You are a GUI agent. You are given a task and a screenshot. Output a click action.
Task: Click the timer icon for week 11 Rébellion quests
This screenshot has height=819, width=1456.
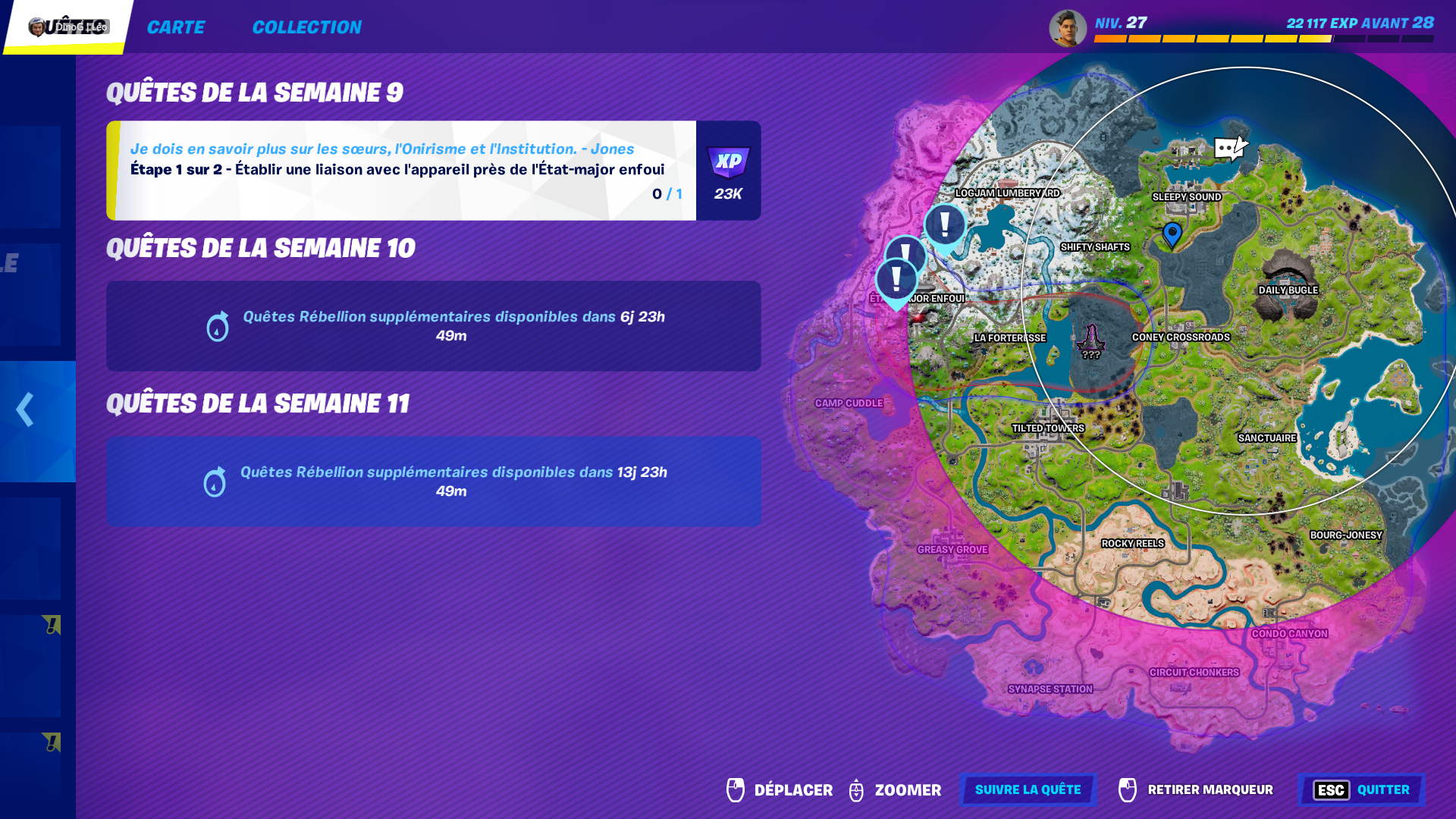(215, 482)
